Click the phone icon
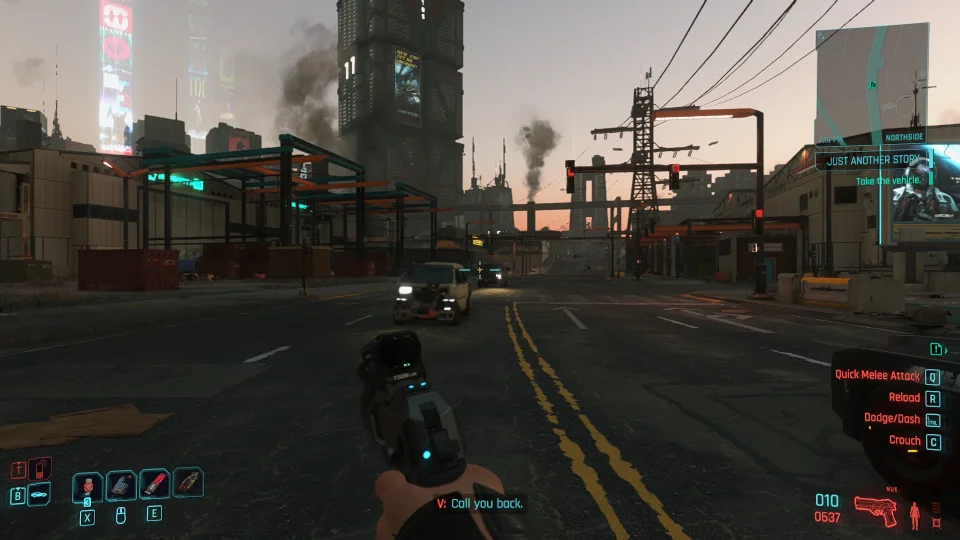 click(x=39, y=467)
